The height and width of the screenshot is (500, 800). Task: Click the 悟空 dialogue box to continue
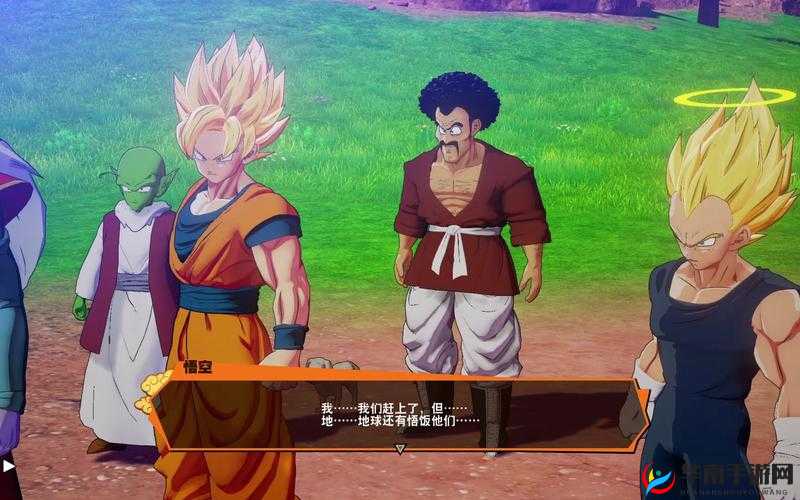[400, 412]
